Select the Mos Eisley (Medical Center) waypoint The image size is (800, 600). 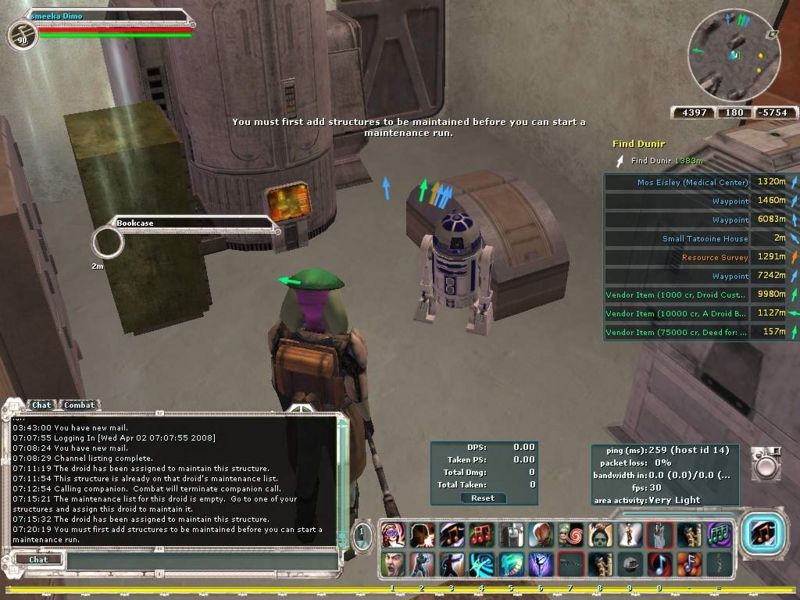[692, 182]
